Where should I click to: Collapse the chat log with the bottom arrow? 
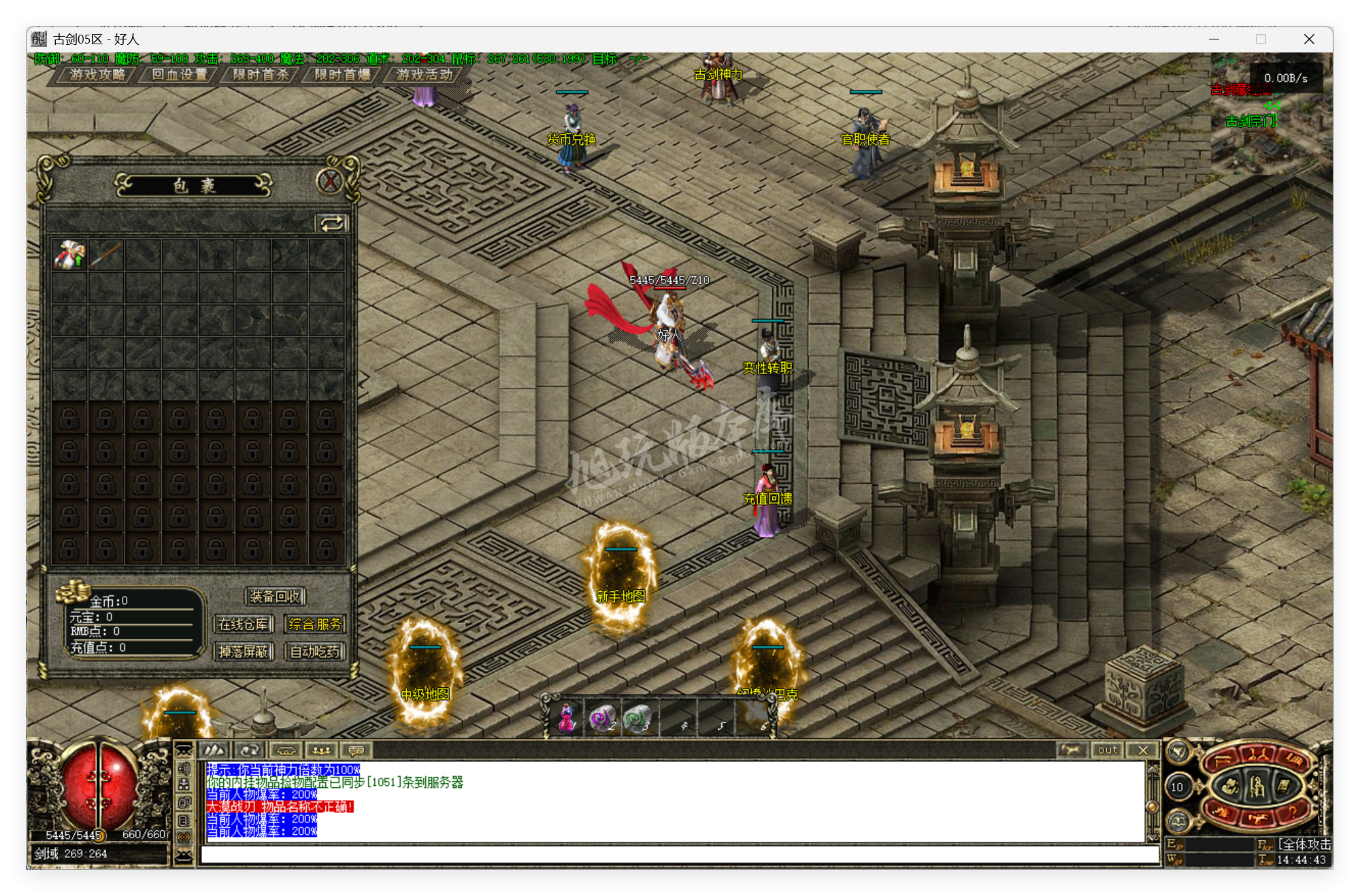click(x=184, y=858)
